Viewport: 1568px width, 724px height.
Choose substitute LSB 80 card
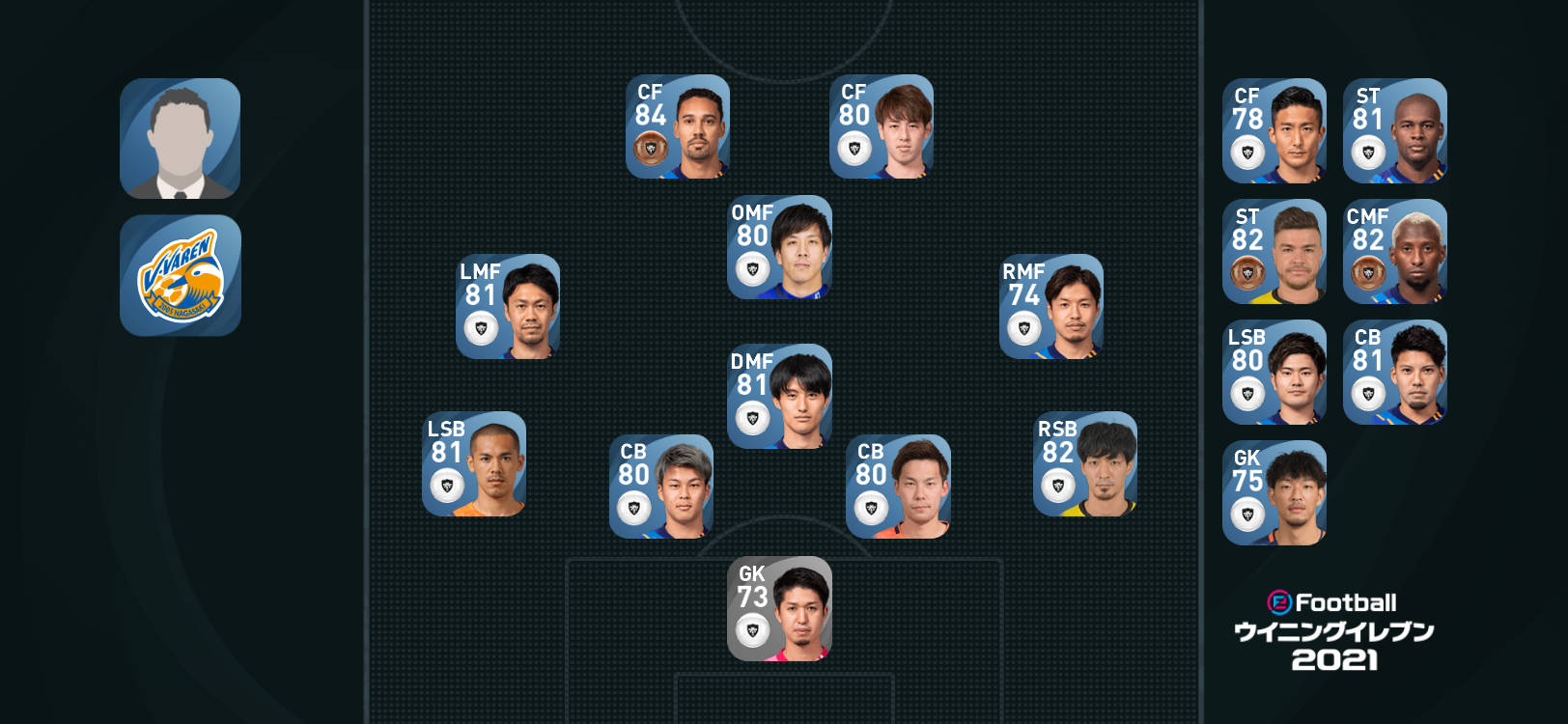(1274, 372)
